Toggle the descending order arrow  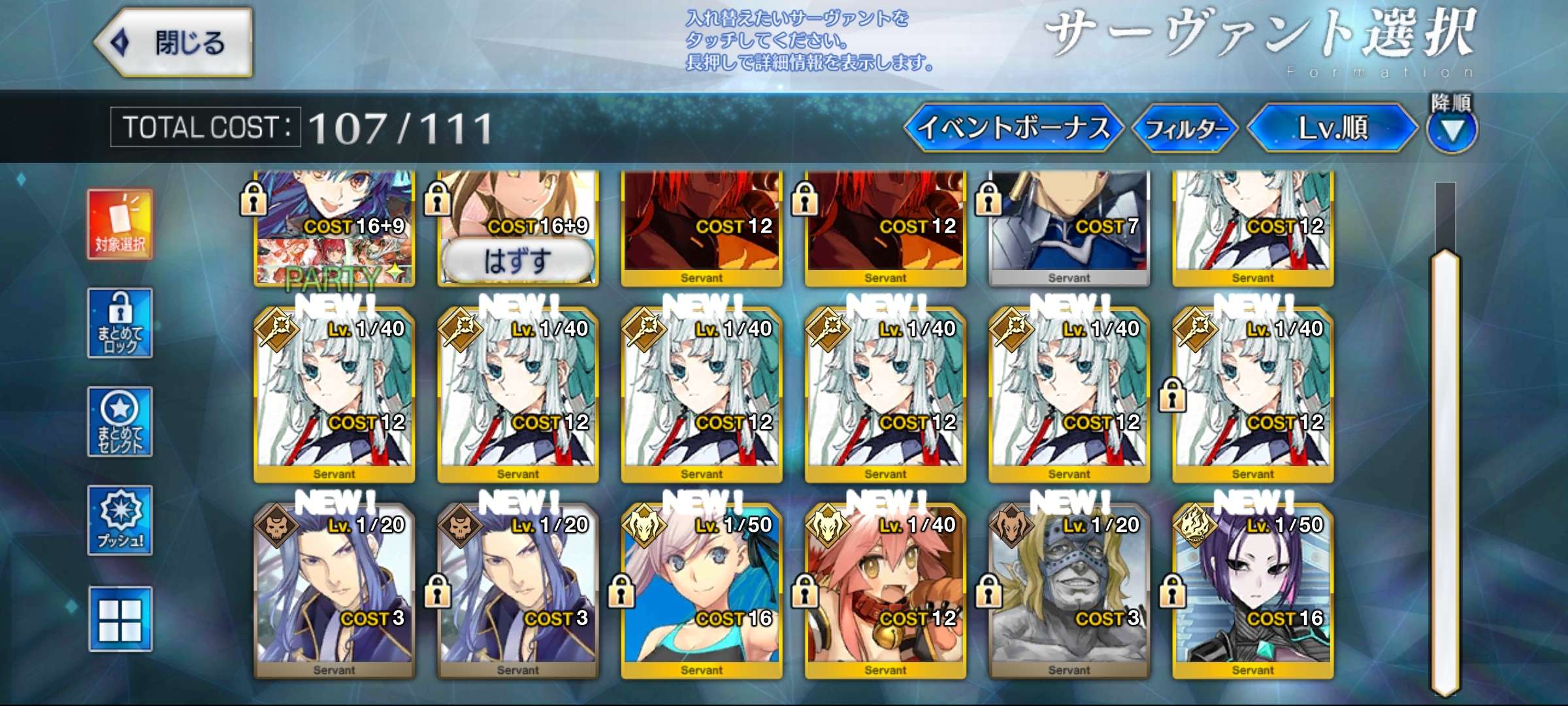(1452, 130)
